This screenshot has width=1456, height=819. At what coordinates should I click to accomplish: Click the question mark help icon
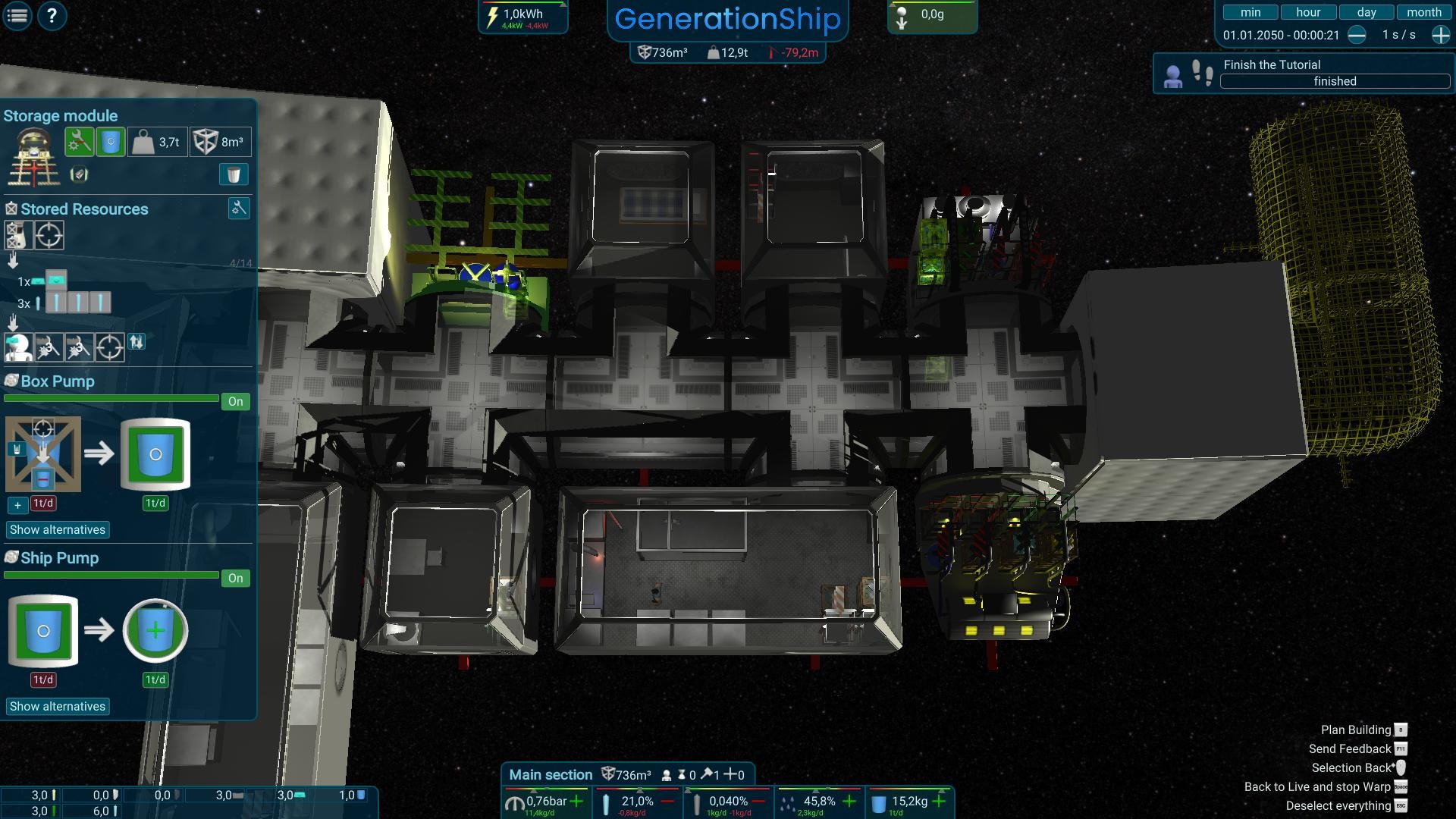pyautogui.click(x=51, y=14)
